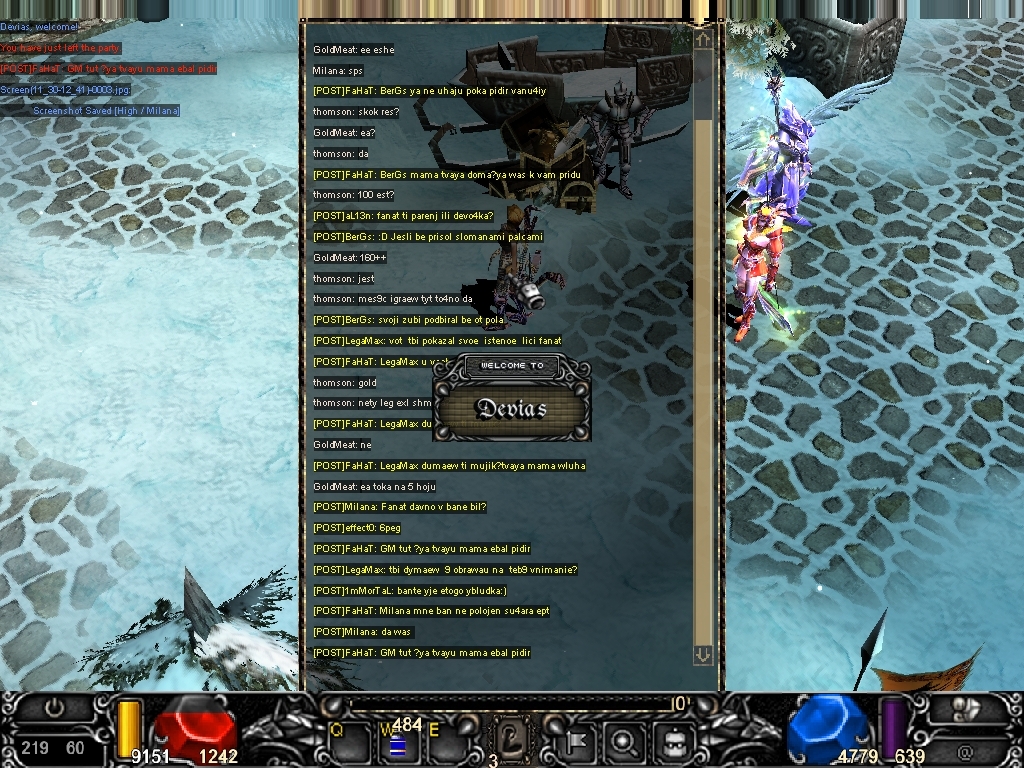Screen dimensions: 1024x768
Task: Click the @ button in the HUD corner
Action: [x=965, y=749]
